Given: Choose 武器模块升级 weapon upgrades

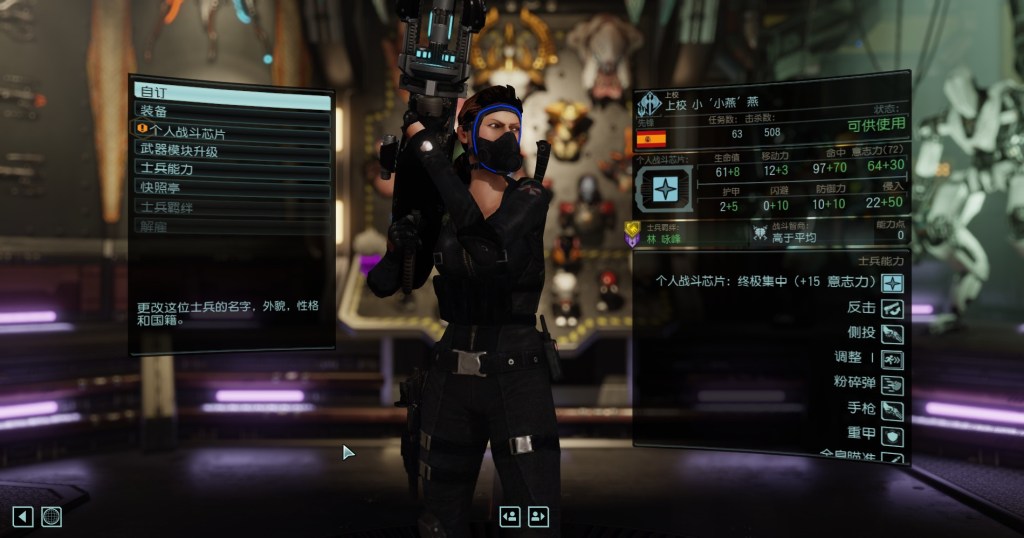Looking at the screenshot, I should click(232, 150).
